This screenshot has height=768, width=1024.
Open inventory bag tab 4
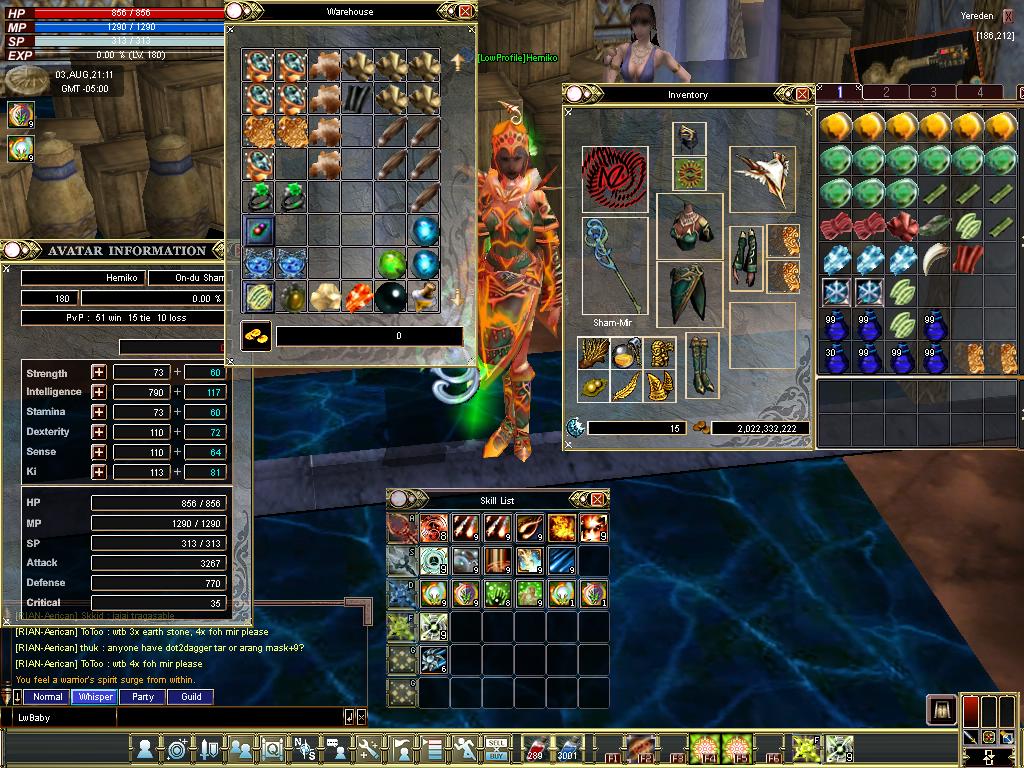(x=980, y=92)
